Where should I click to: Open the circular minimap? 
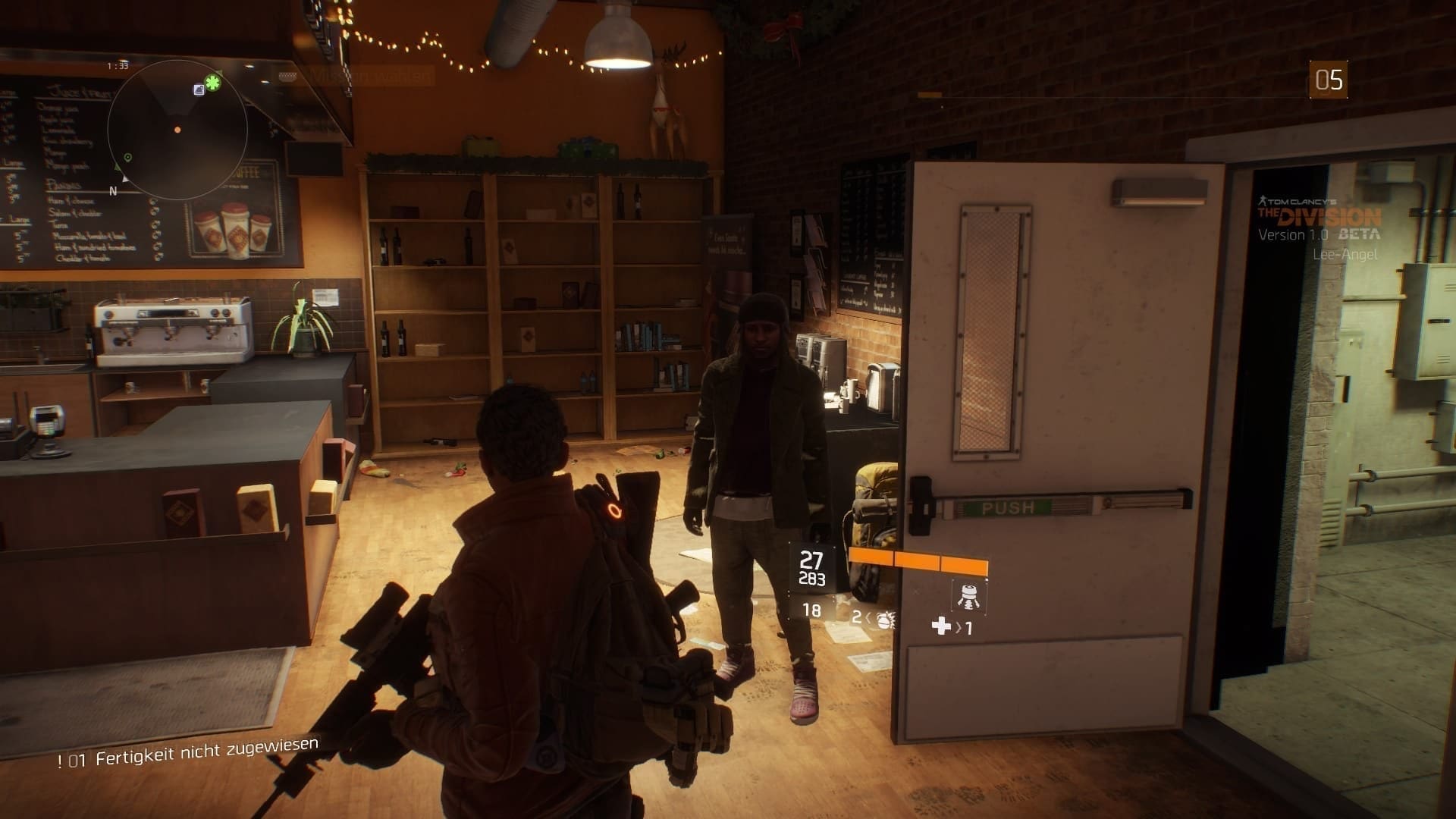coord(177,130)
